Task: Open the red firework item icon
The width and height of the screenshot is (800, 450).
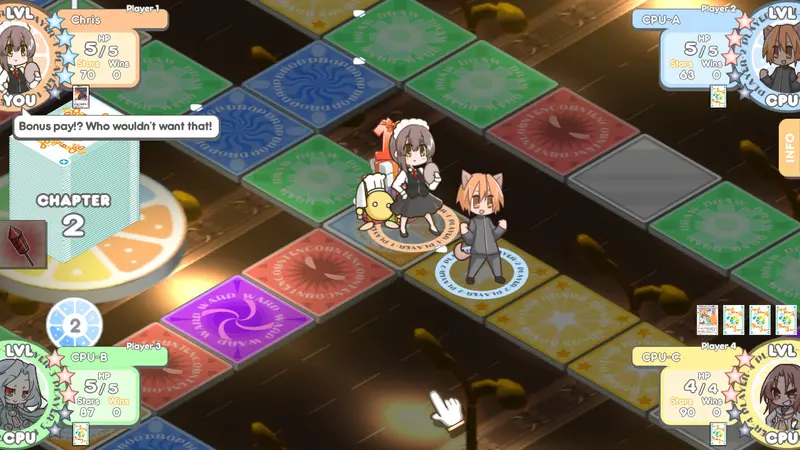Action: click(x=22, y=243)
